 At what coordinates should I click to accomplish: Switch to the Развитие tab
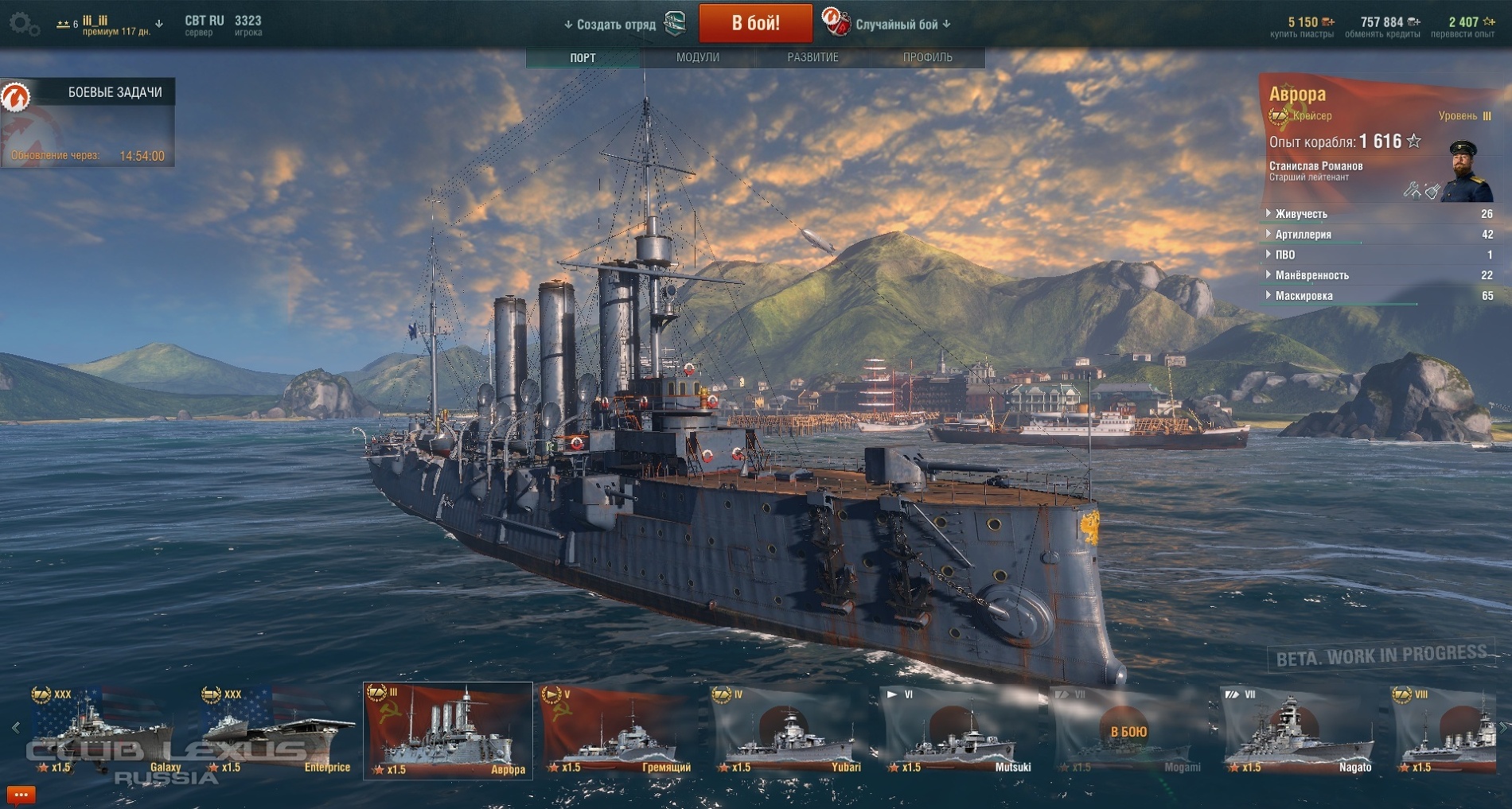tap(813, 57)
